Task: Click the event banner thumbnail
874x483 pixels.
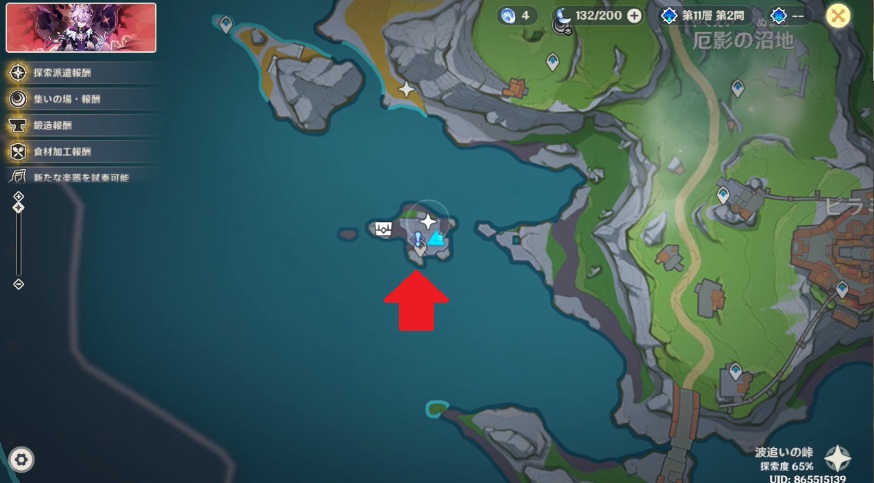Action: (x=81, y=27)
